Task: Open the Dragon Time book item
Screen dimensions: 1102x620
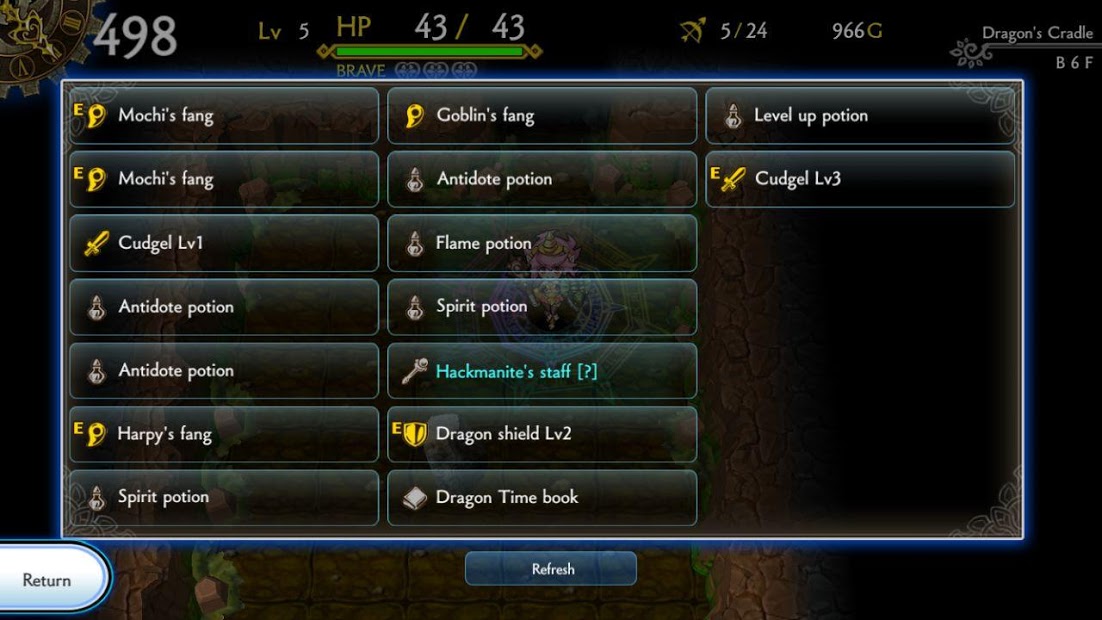Action: click(542, 497)
